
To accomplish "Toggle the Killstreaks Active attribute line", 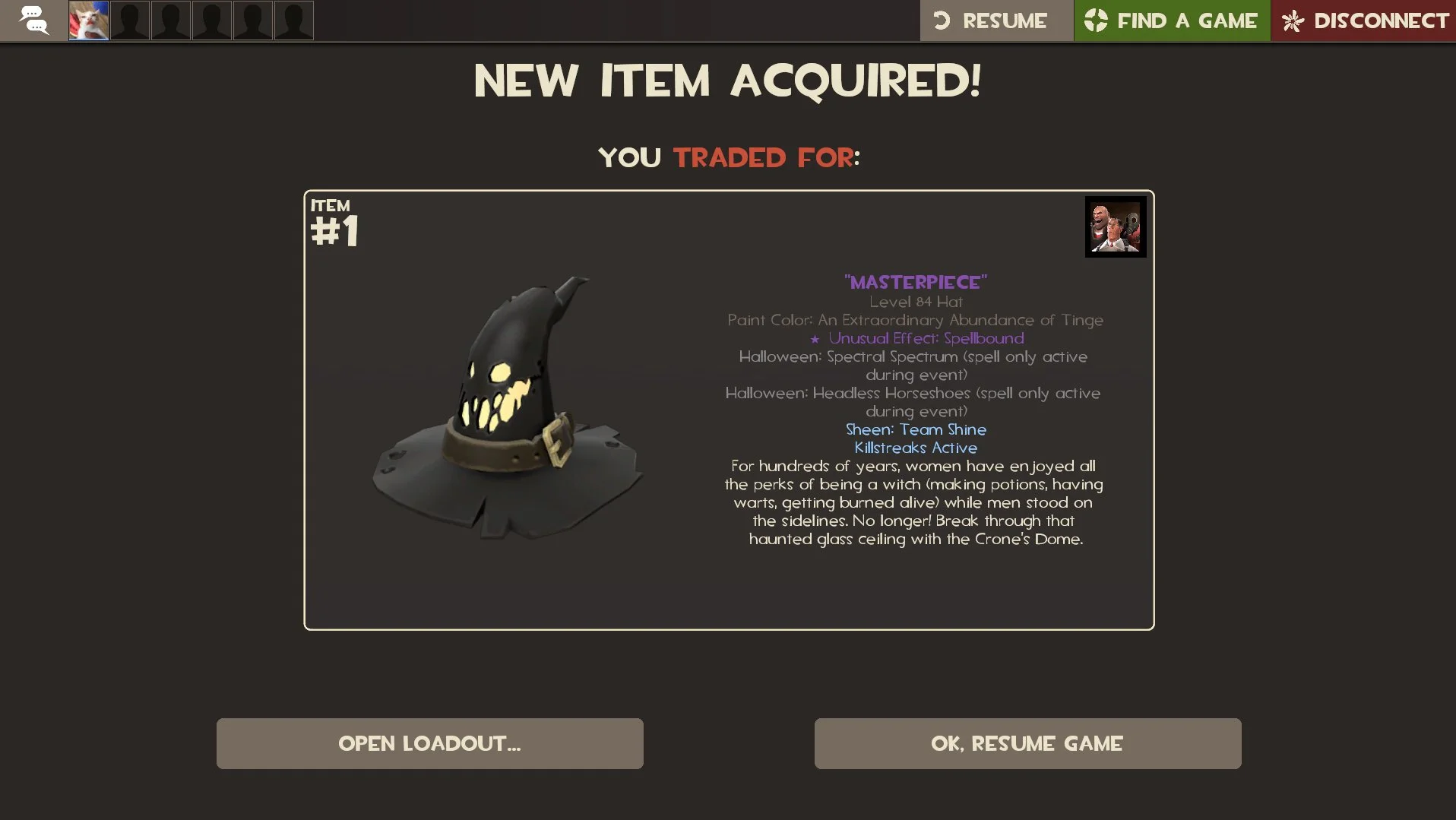I will 916,448.
